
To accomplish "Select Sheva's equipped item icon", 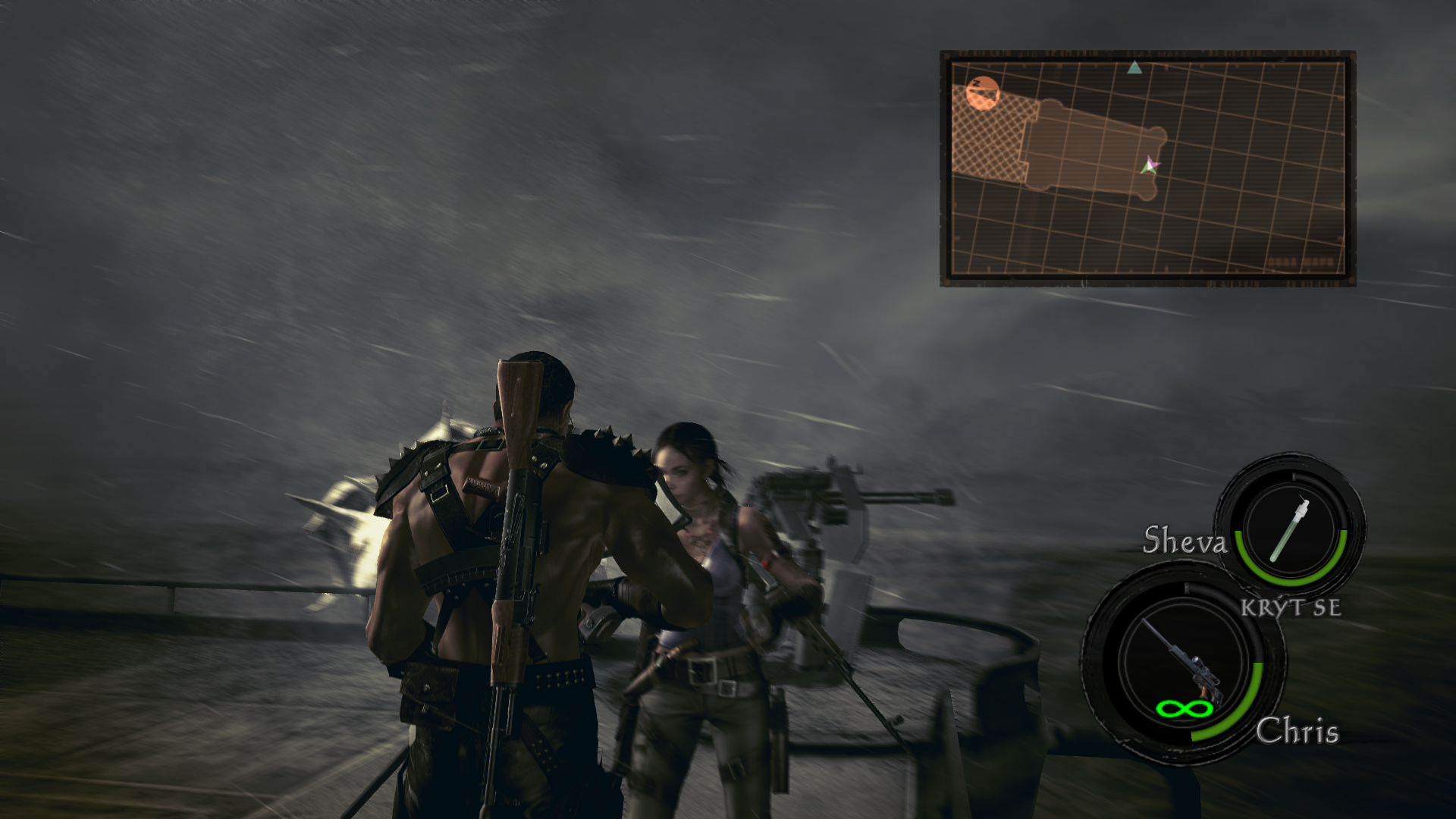I will [1291, 527].
